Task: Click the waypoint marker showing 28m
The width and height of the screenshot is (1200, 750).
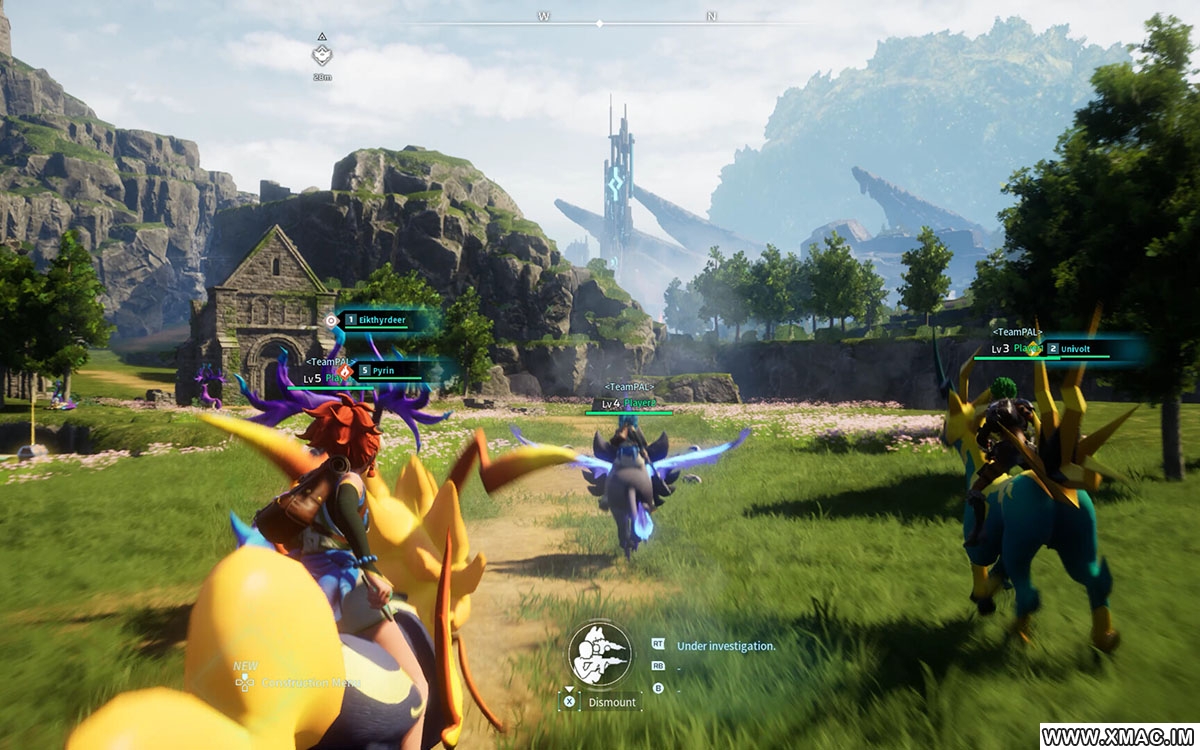Action: pyautogui.click(x=321, y=55)
